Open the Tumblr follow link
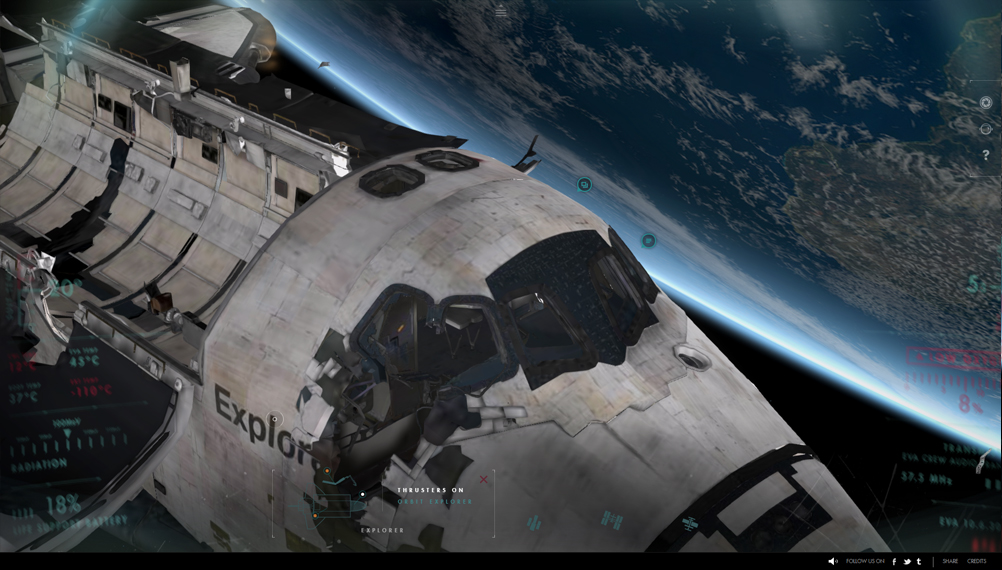 pos(919,561)
